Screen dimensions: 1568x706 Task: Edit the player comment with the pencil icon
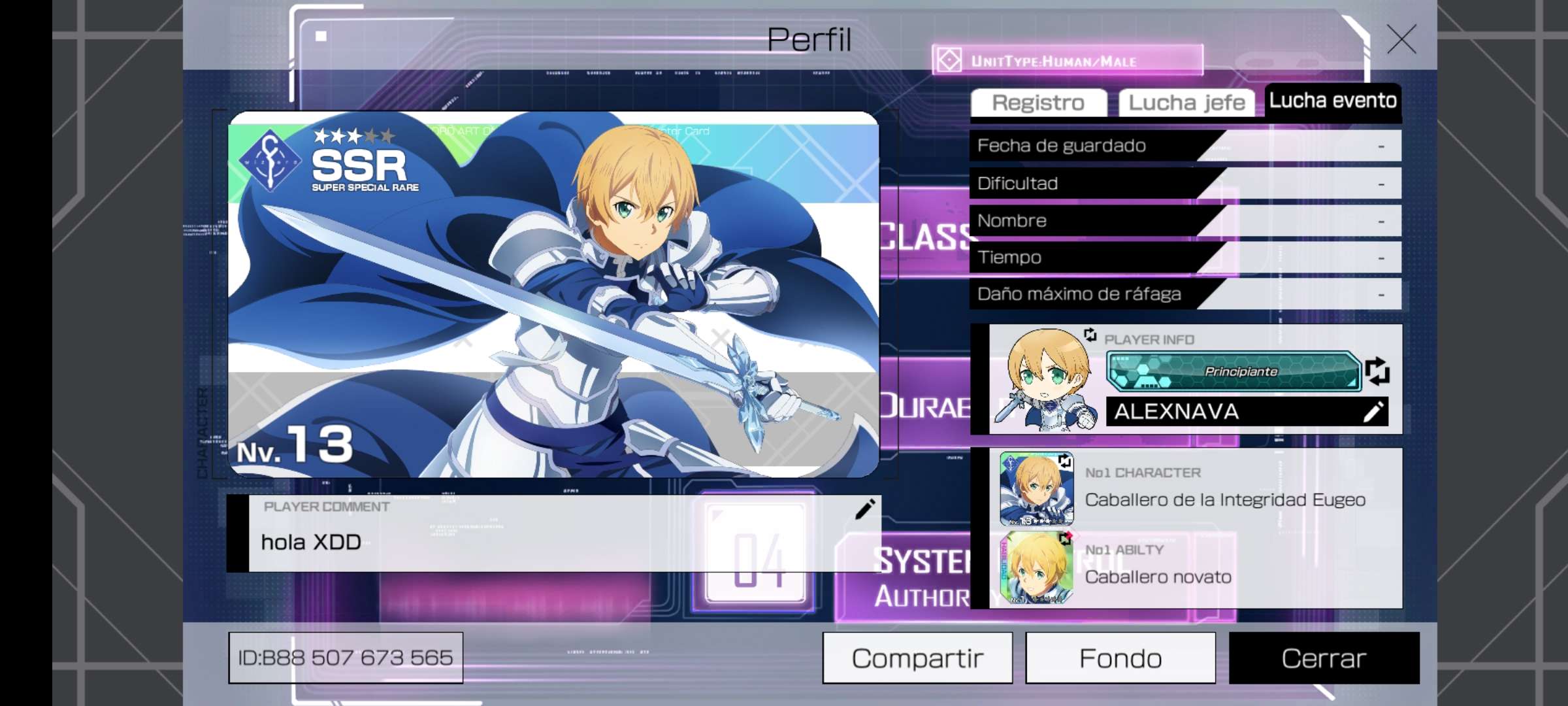tap(864, 509)
